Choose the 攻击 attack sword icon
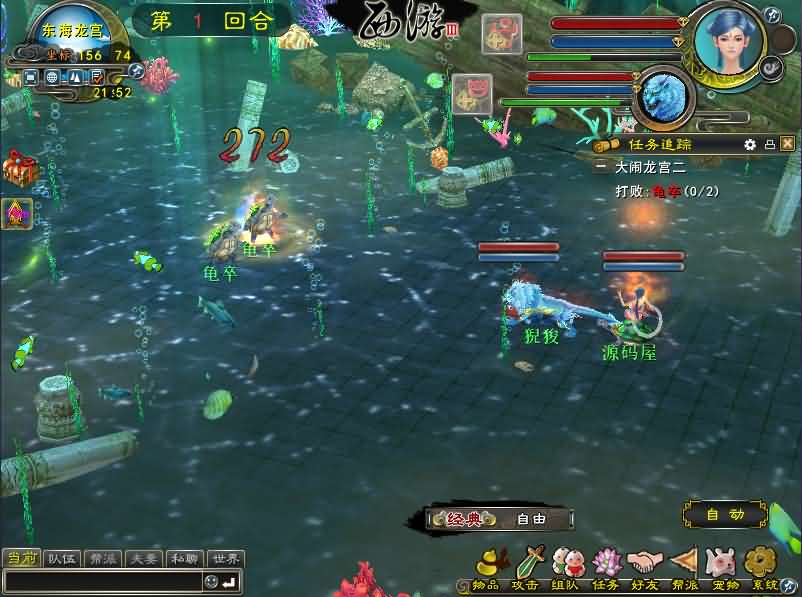 (527, 563)
